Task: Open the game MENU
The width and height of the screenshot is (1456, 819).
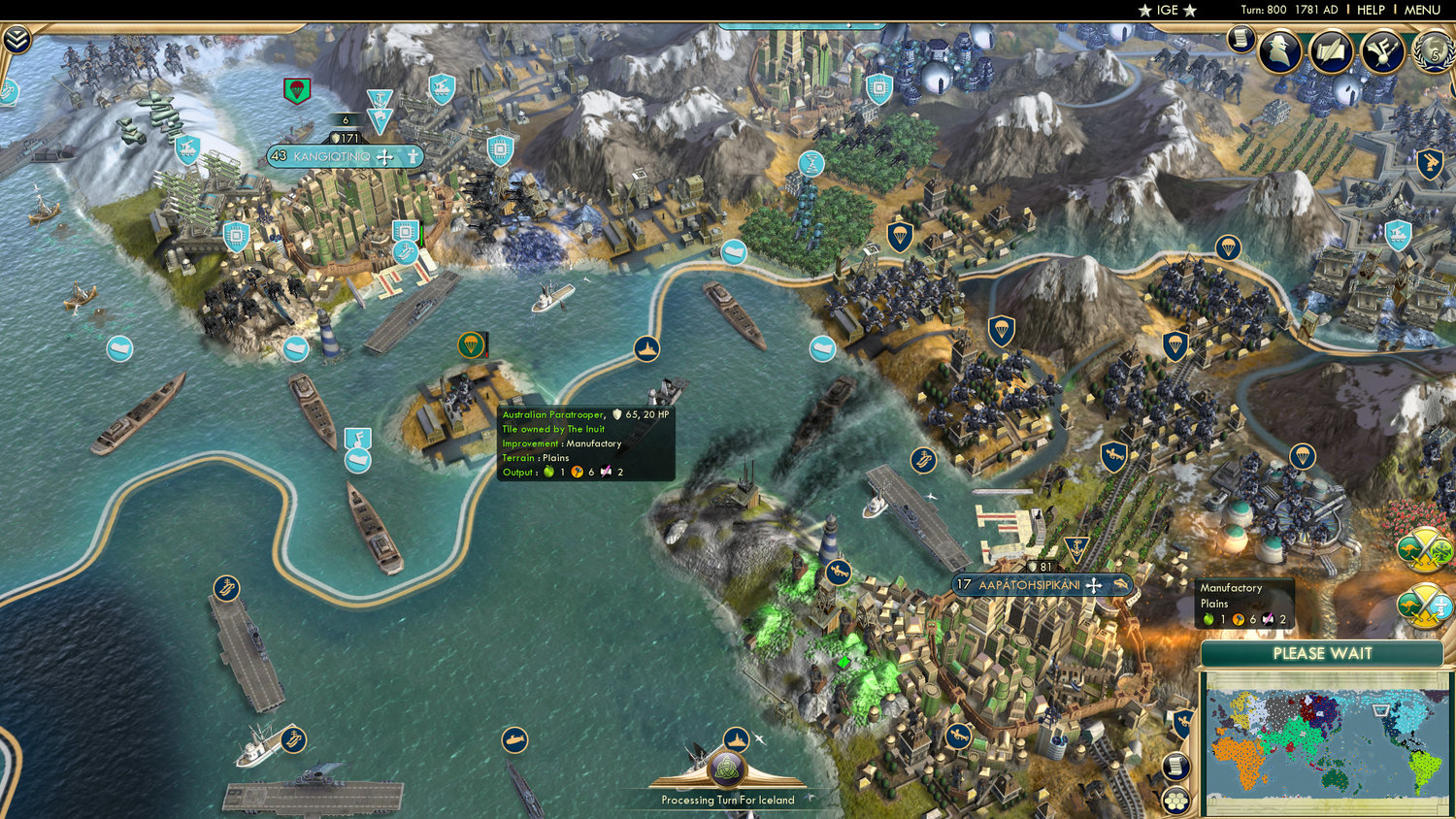Action: pyautogui.click(x=1422, y=10)
